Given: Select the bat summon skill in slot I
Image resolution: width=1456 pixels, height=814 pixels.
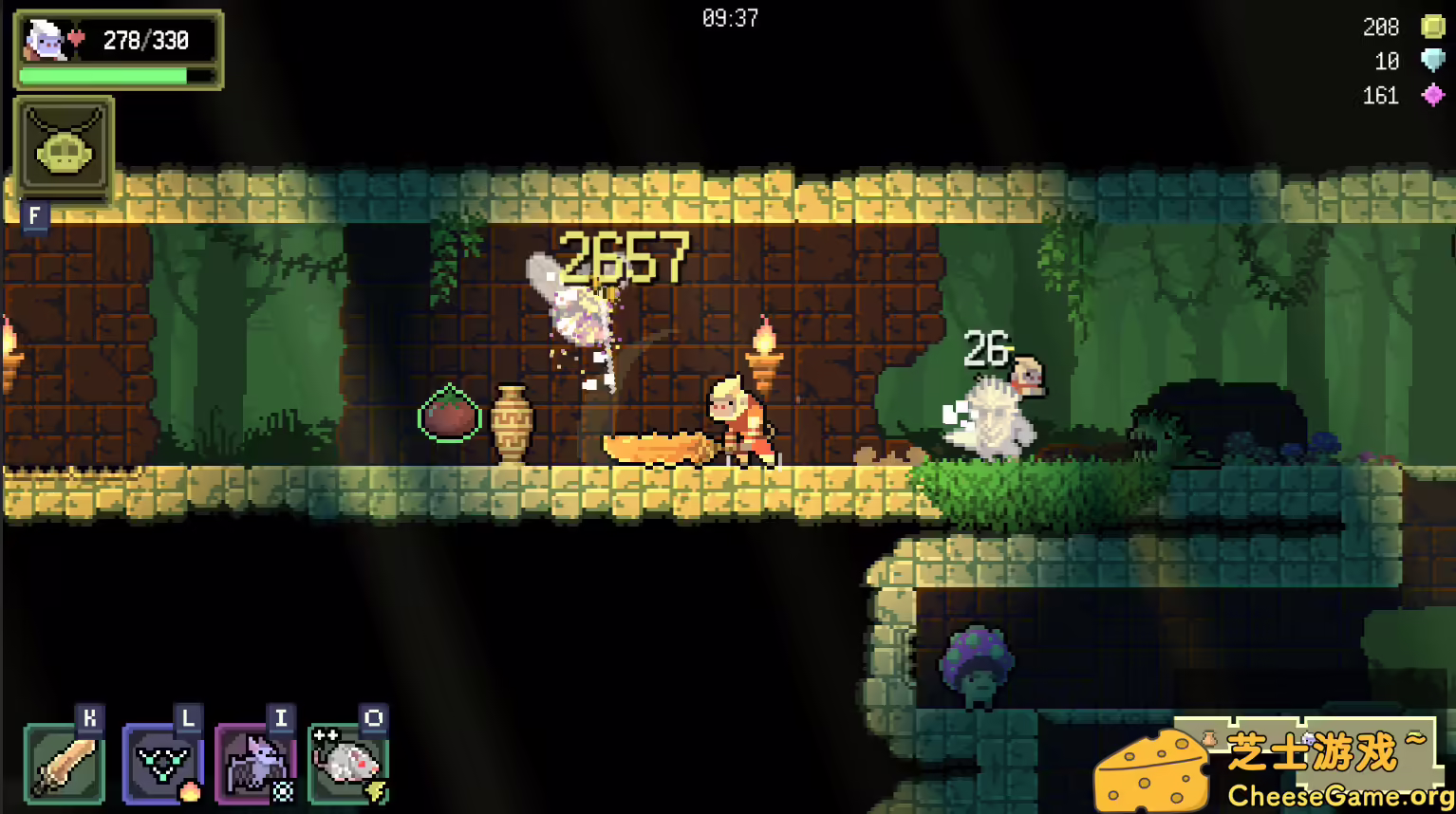Looking at the screenshot, I should coord(254,764).
